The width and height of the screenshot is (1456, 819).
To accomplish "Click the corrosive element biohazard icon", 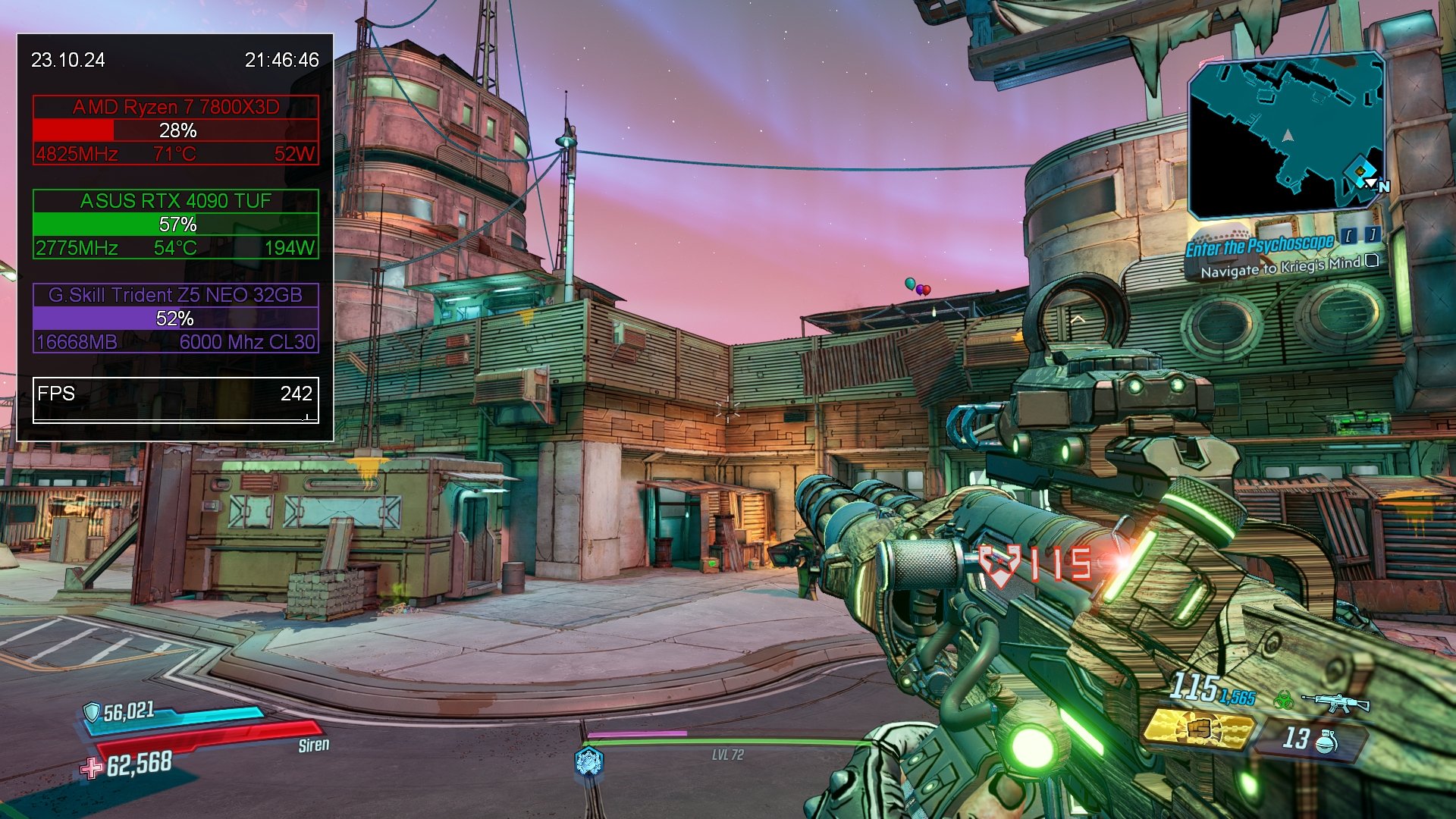I will click(1283, 700).
